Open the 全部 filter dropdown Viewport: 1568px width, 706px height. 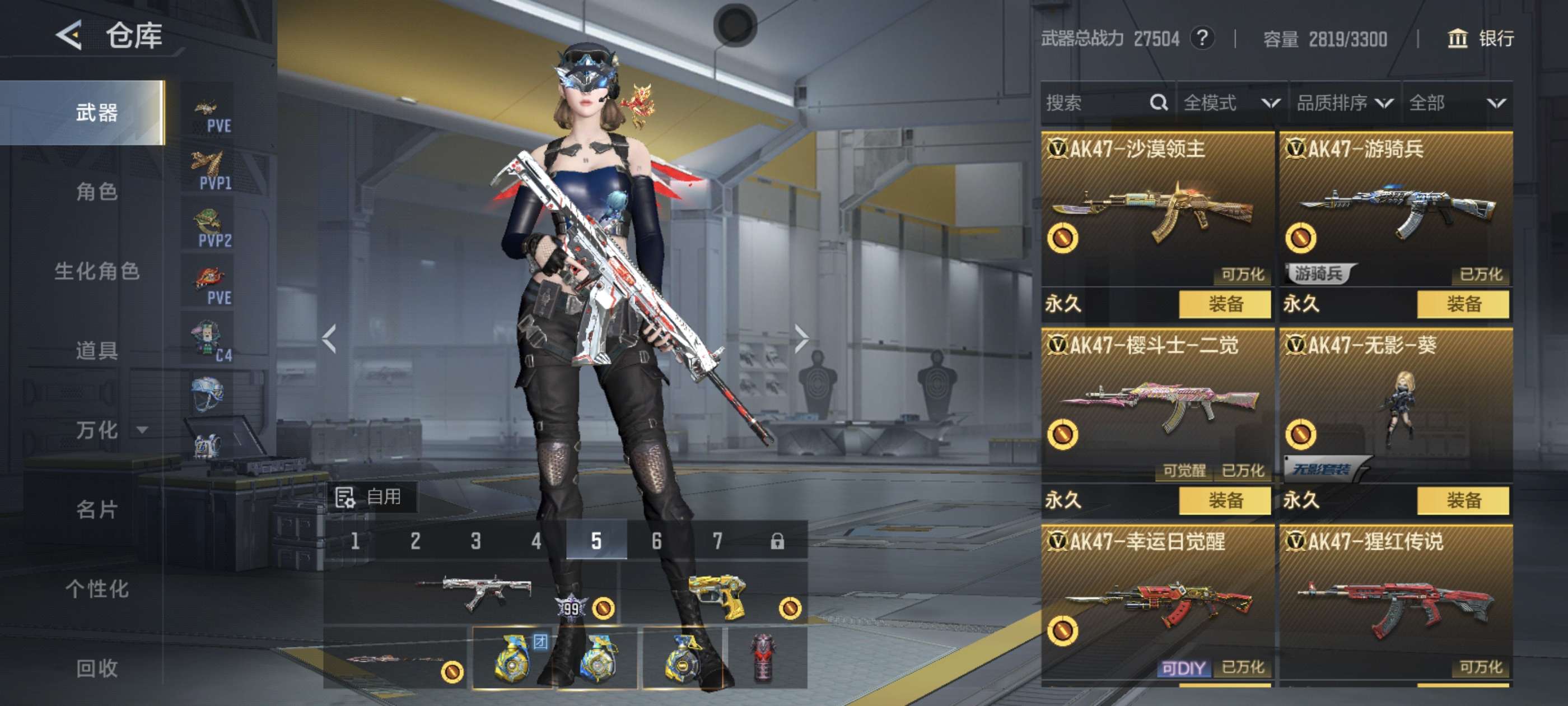[1457, 103]
